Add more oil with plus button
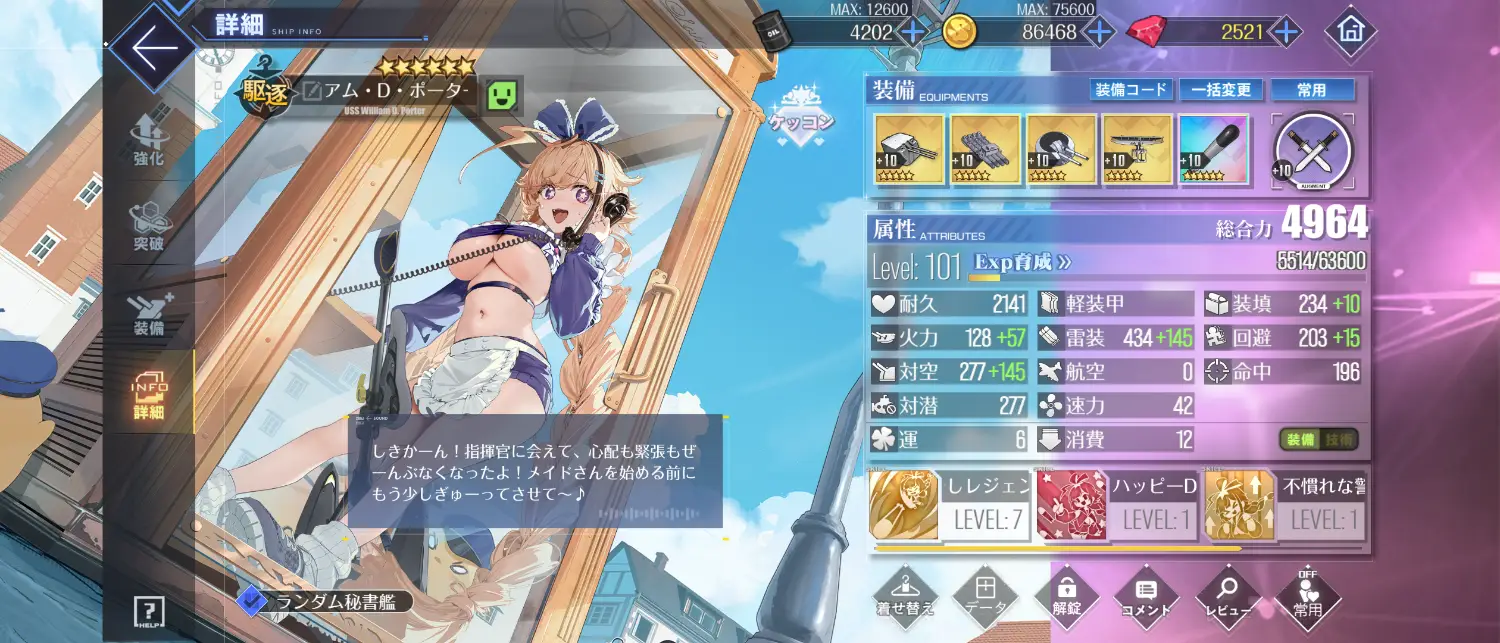The image size is (1500, 643). pos(913,32)
